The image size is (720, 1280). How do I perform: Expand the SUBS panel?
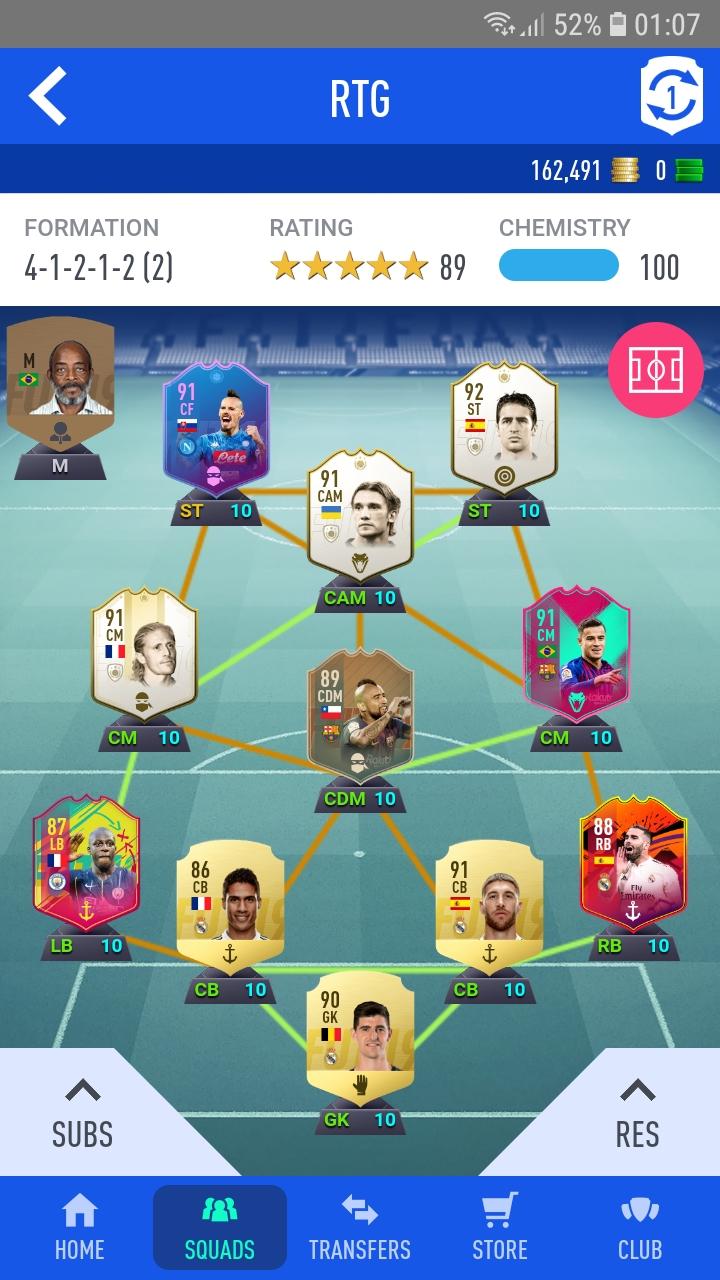pyautogui.click(x=82, y=1113)
